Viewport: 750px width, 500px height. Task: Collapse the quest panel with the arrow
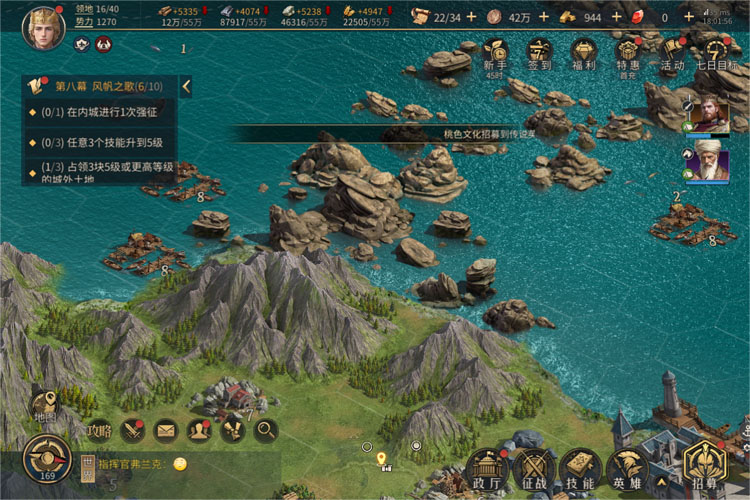(186, 87)
